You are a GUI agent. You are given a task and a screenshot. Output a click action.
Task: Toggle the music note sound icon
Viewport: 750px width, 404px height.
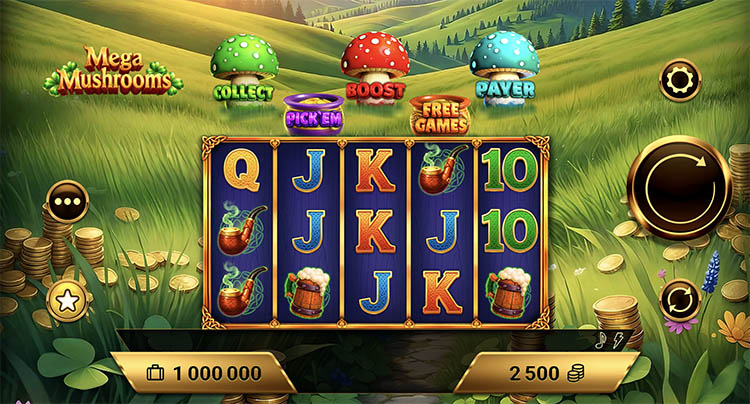(600, 340)
